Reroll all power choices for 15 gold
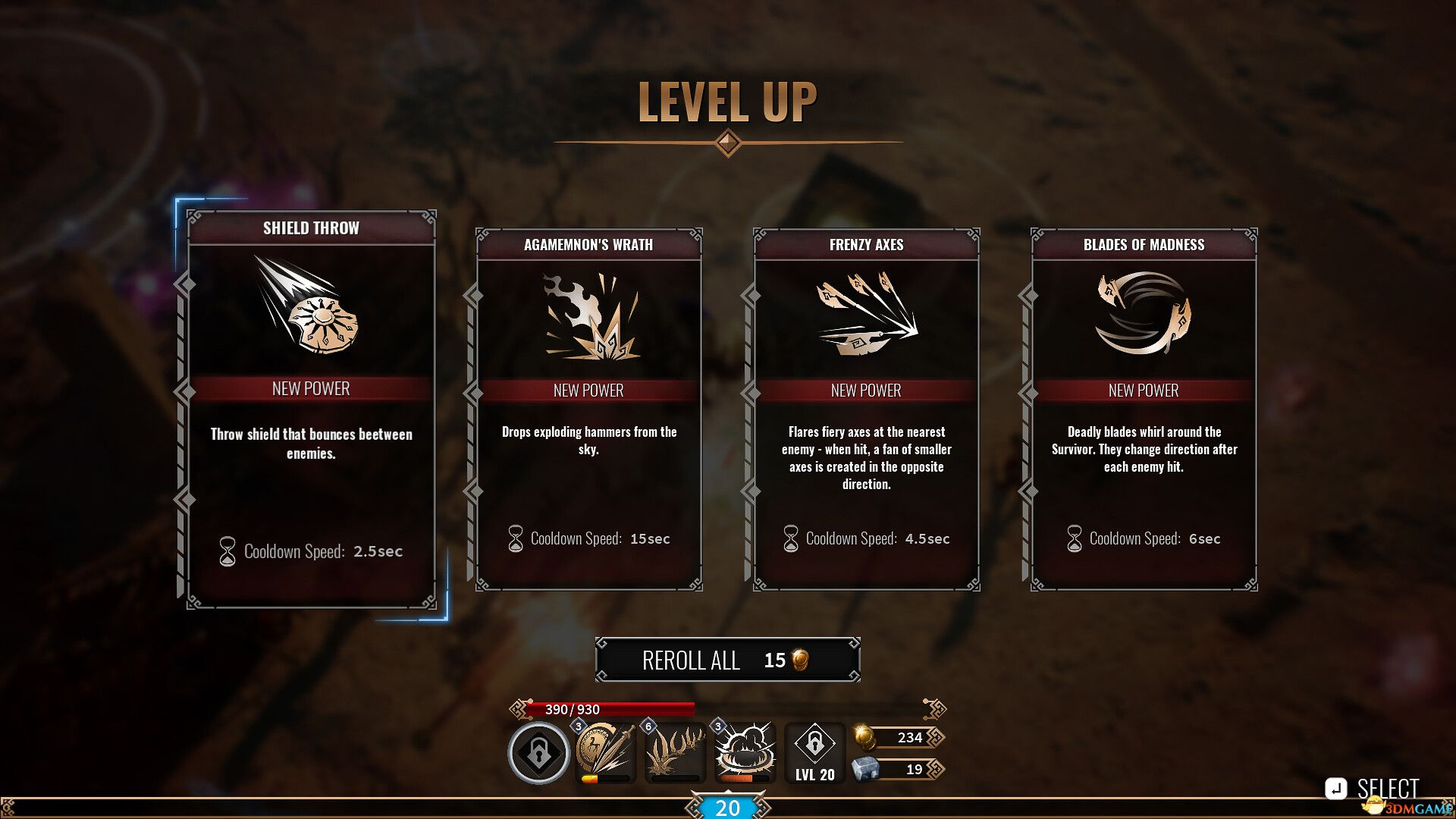The height and width of the screenshot is (819, 1456). point(727,660)
